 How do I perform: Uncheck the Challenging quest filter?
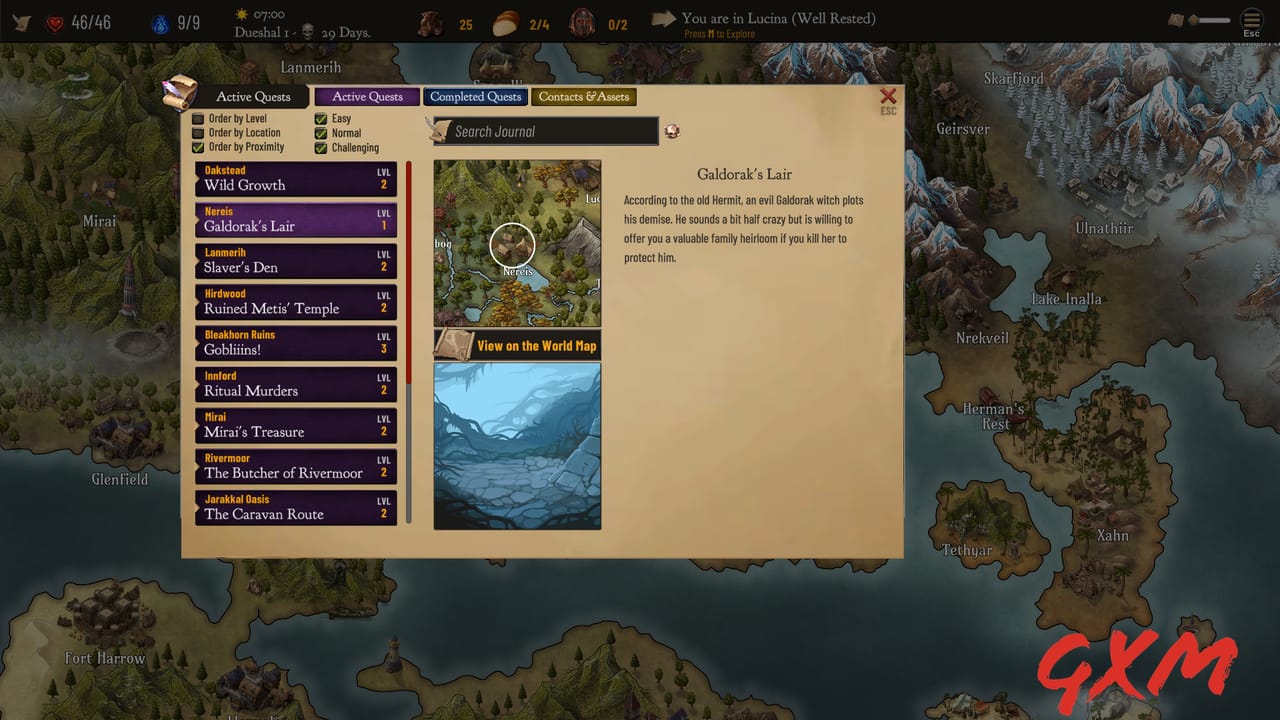[x=321, y=147]
